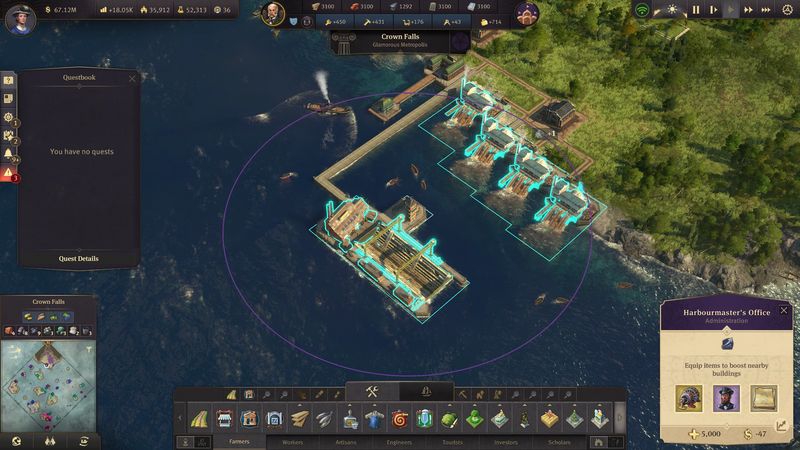The width and height of the screenshot is (800, 450).
Task: Open the red warning notification alert
Action: (8, 174)
